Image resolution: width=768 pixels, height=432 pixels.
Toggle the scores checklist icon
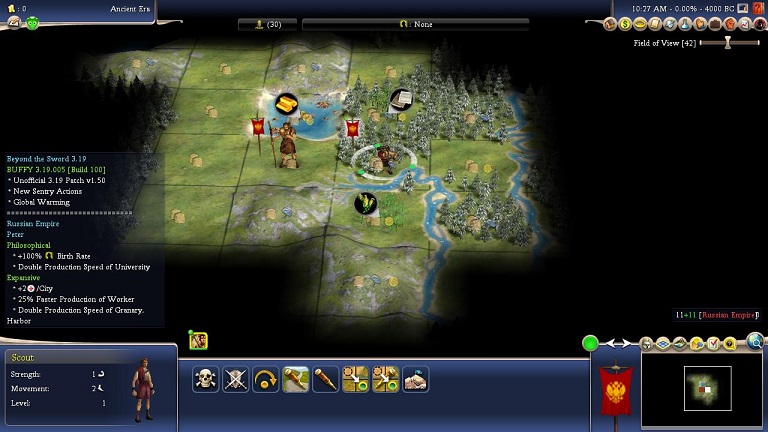(x=712, y=344)
